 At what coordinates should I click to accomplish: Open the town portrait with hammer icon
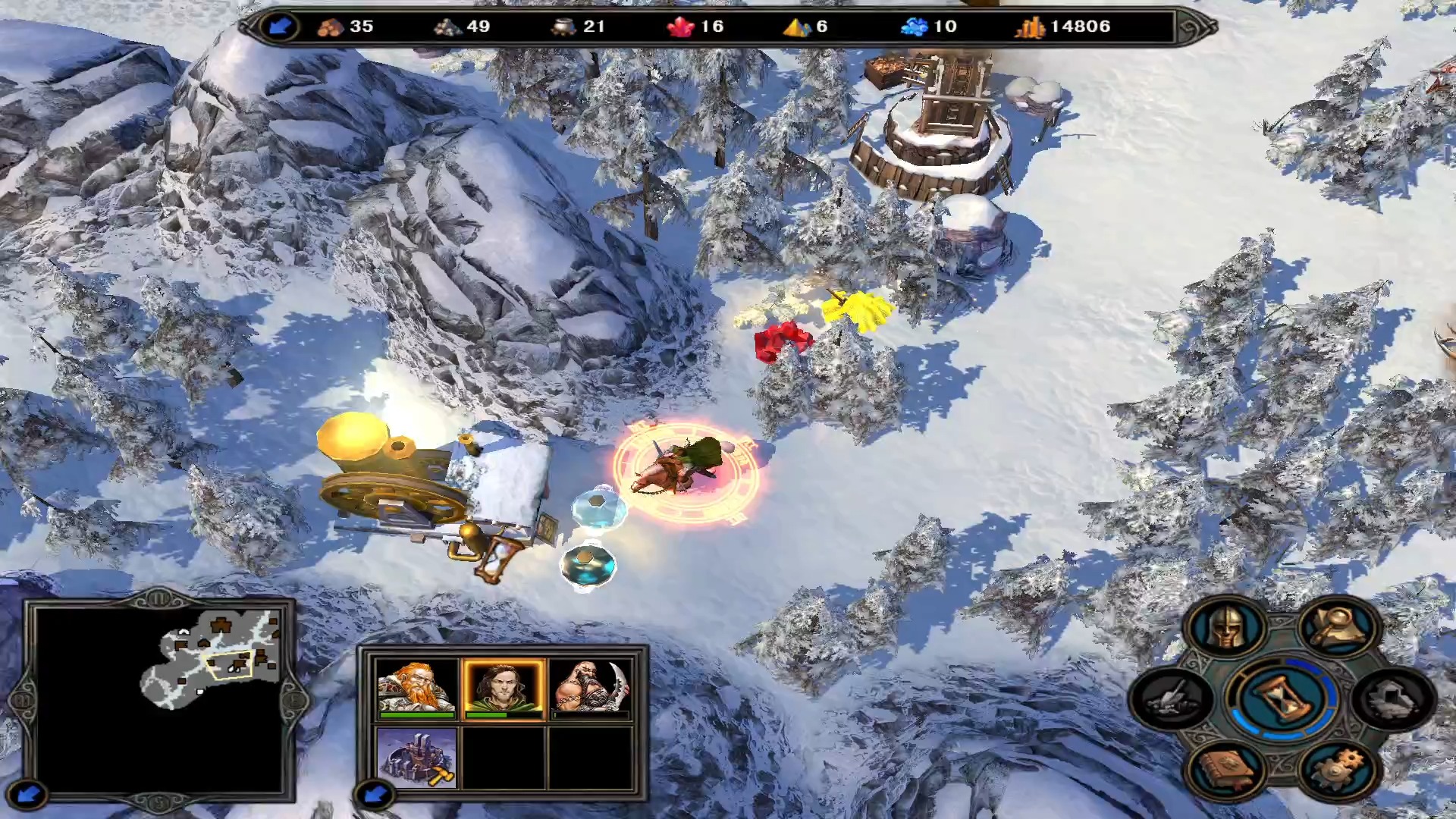(416, 758)
